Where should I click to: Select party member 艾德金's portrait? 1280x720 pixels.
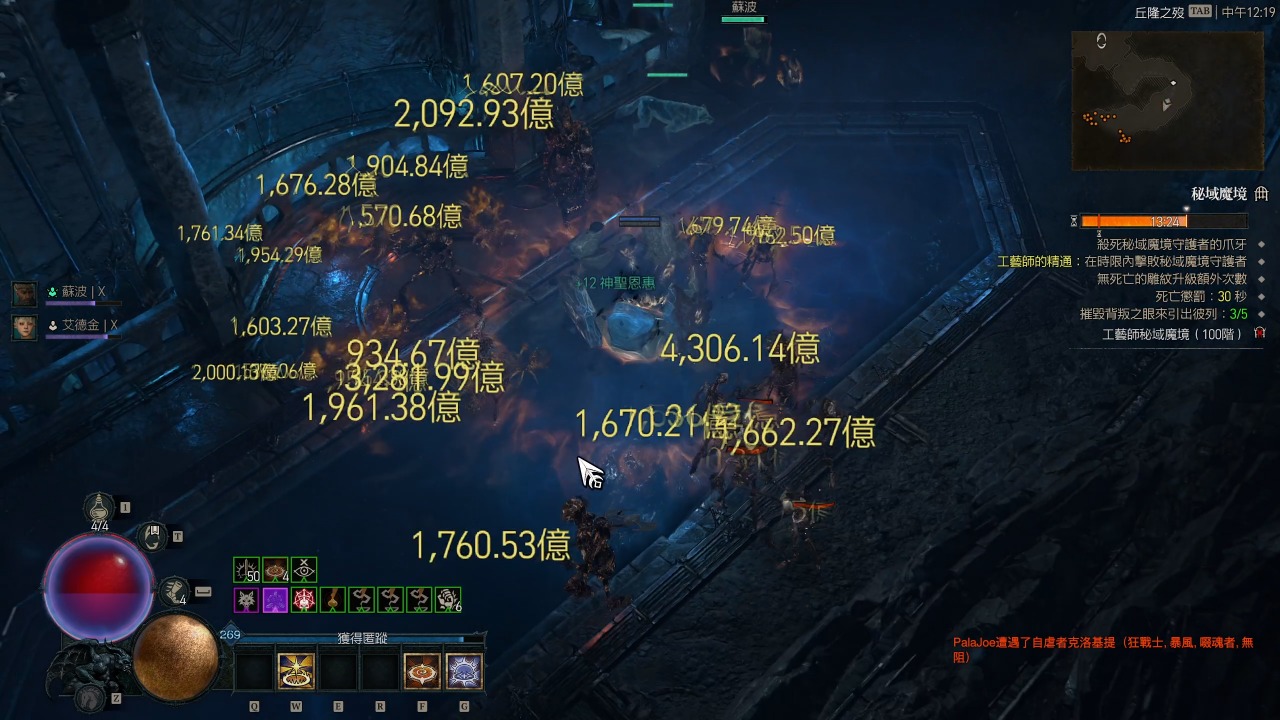click(25, 327)
